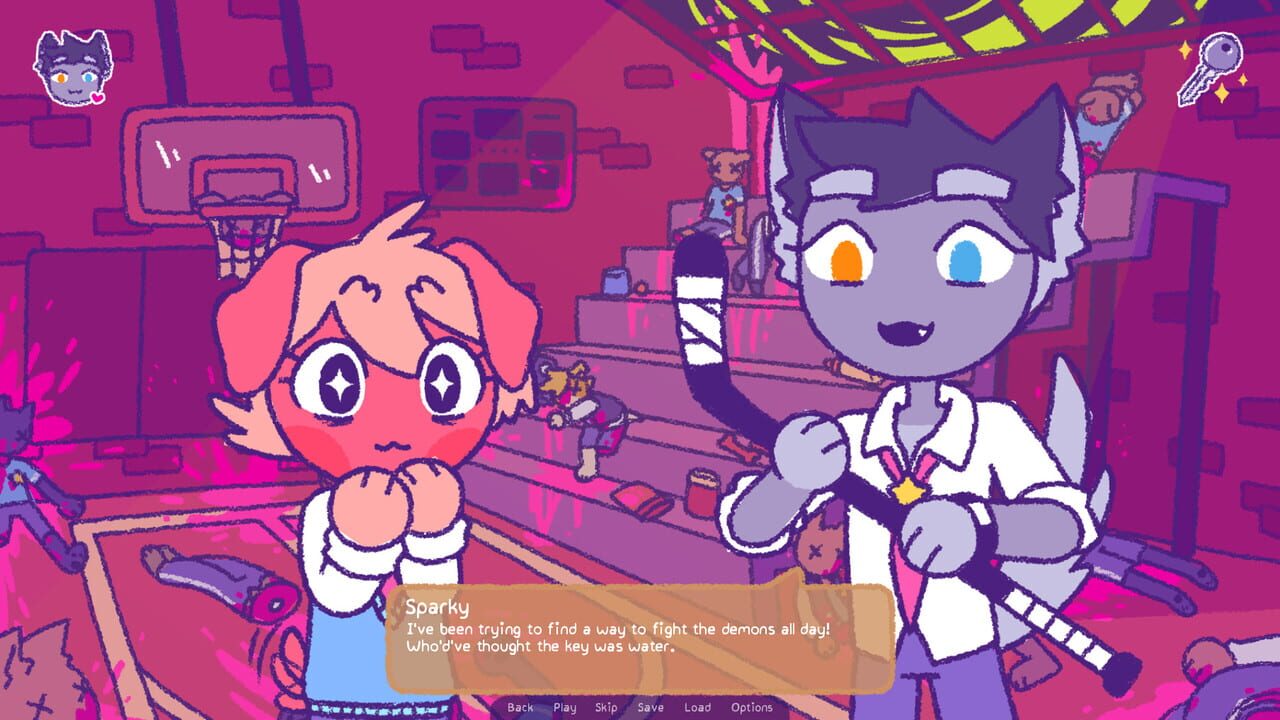1280x720 pixels.
Task: Click Back to rewind the dialogue
Action: pyautogui.click(x=519, y=707)
